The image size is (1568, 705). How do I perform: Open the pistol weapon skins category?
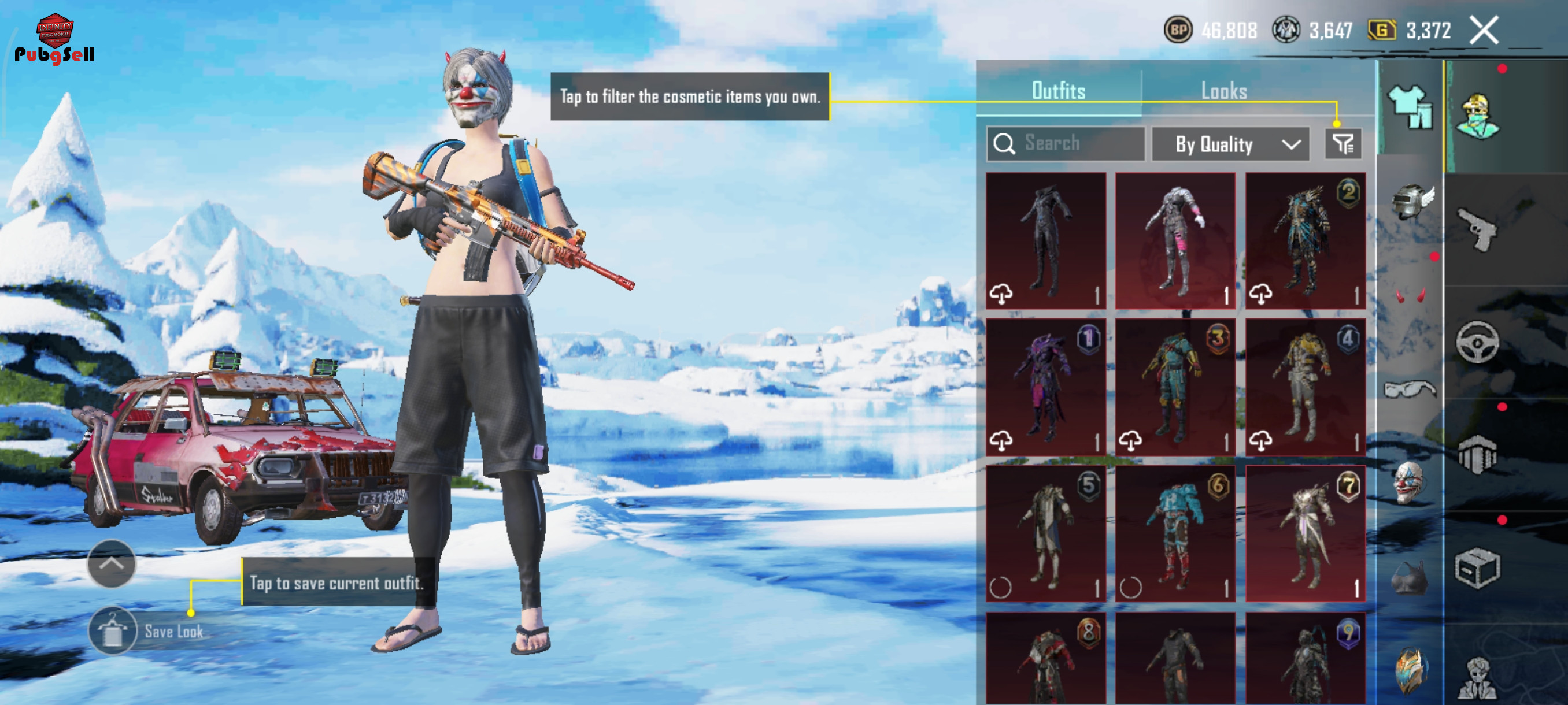coord(1478,228)
